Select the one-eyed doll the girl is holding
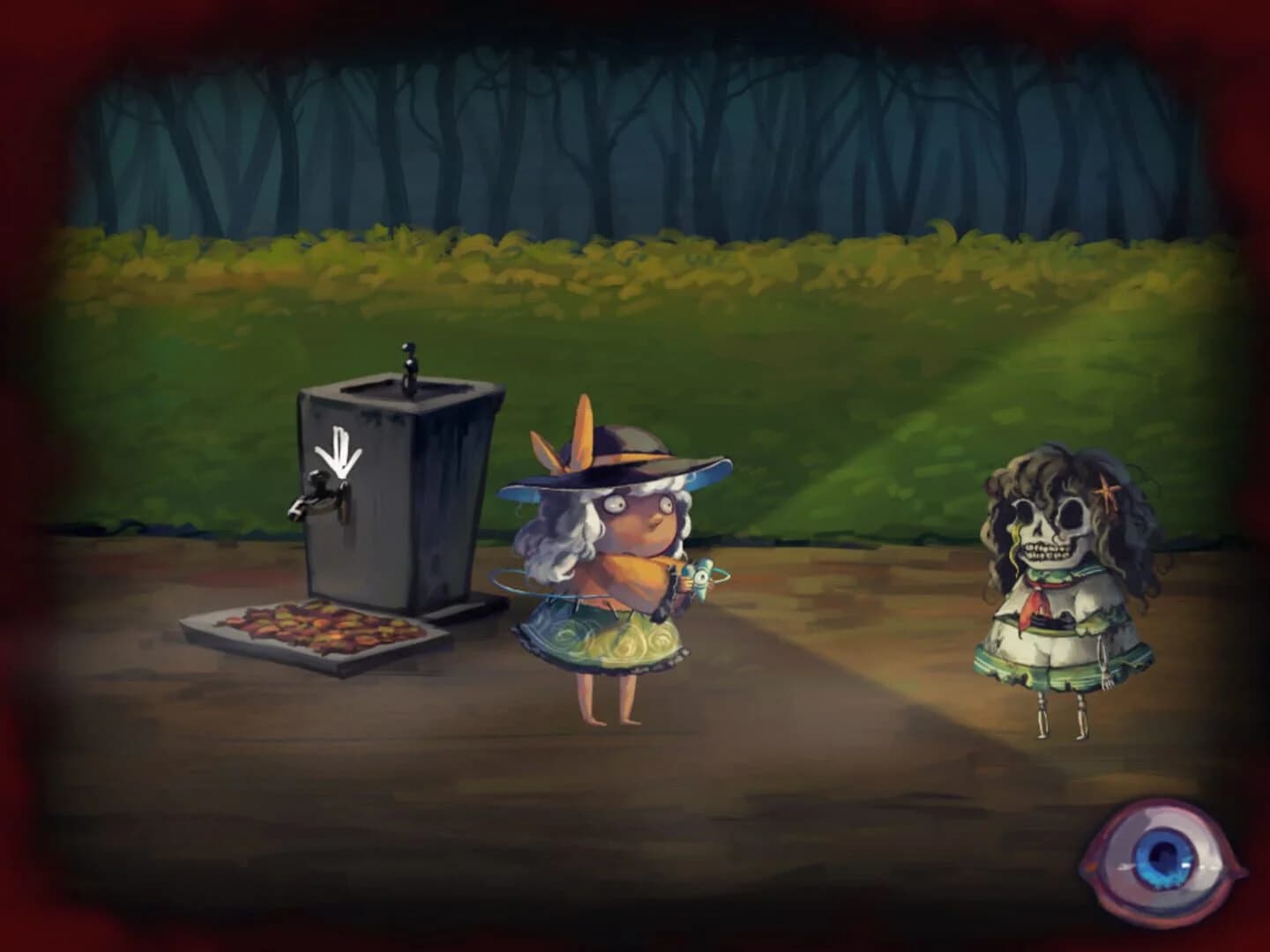This screenshot has width=1270, height=952. tap(702, 577)
